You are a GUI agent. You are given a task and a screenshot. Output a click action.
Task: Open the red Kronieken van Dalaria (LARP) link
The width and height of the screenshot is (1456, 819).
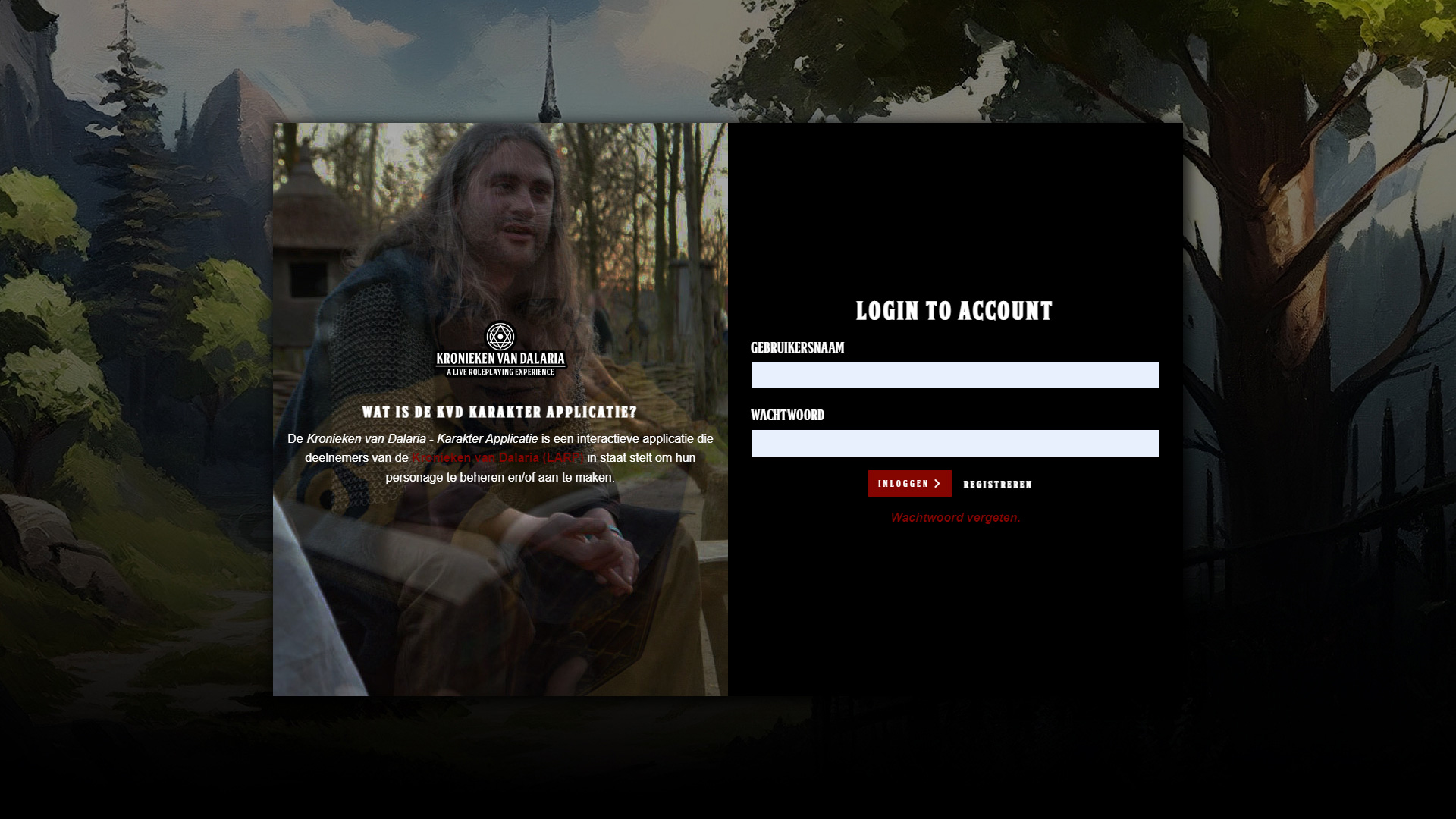497,458
